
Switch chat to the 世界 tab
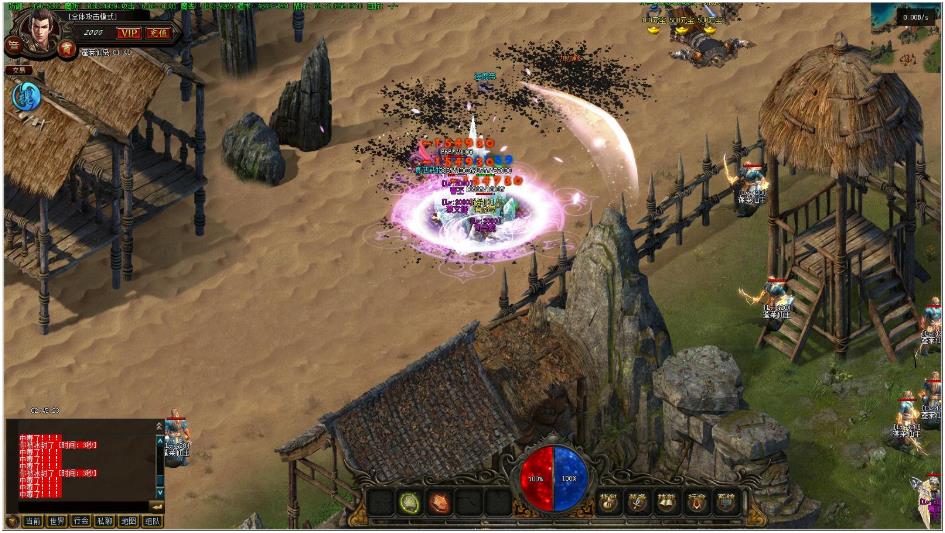click(57, 521)
